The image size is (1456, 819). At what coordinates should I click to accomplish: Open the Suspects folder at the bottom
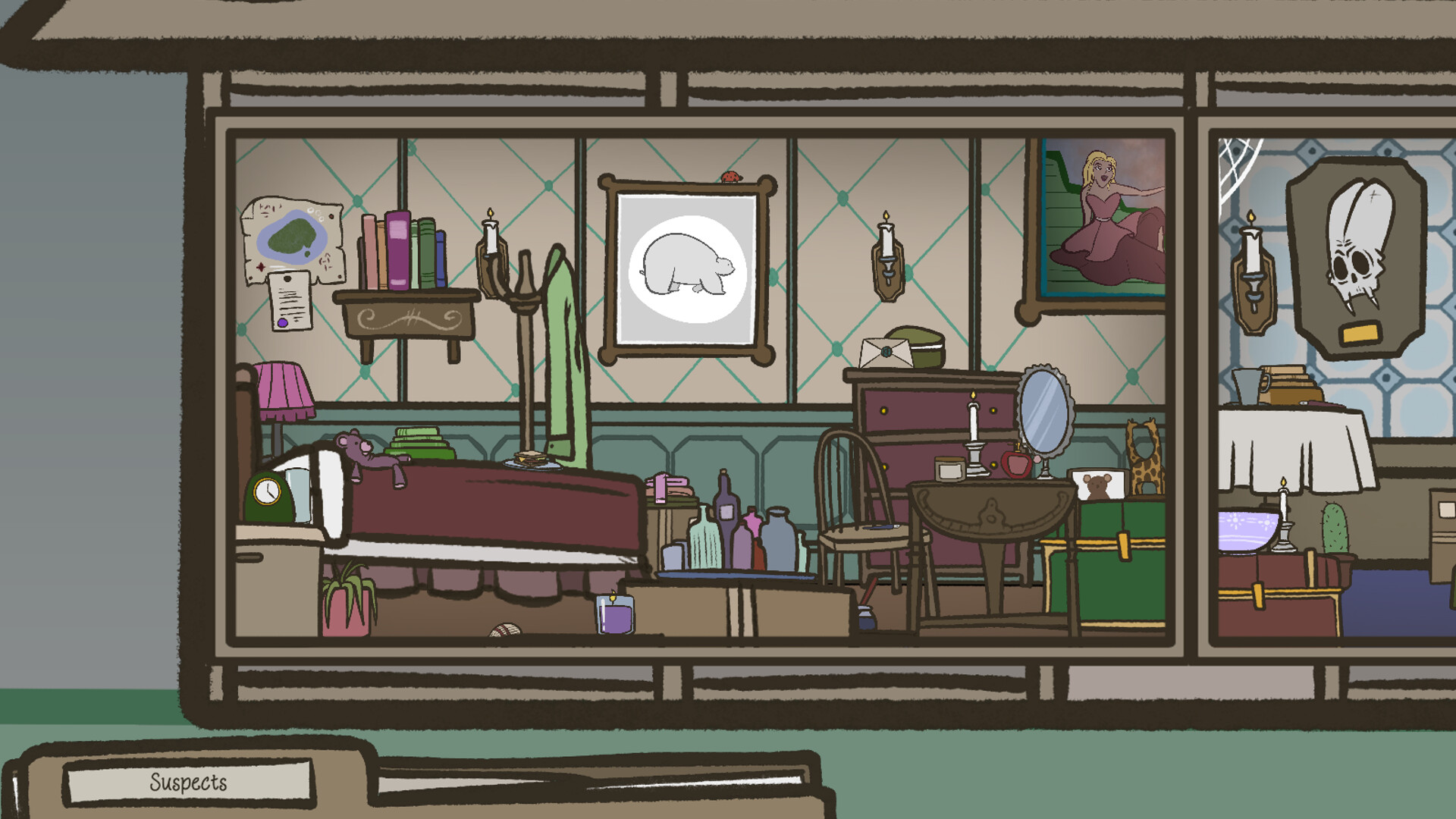(x=190, y=781)
